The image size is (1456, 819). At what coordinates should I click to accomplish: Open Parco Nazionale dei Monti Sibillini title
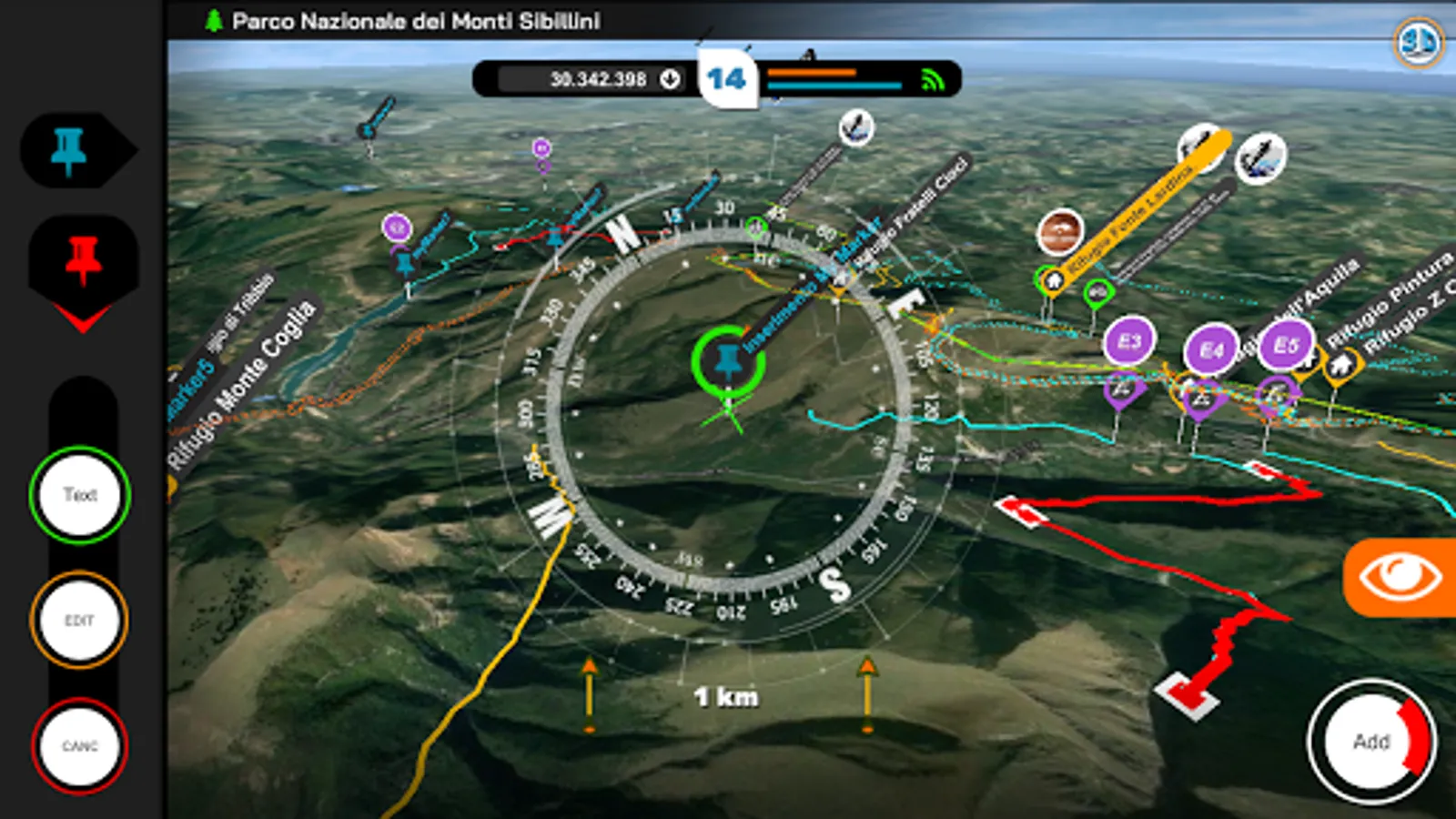click(x=415, y=21)
